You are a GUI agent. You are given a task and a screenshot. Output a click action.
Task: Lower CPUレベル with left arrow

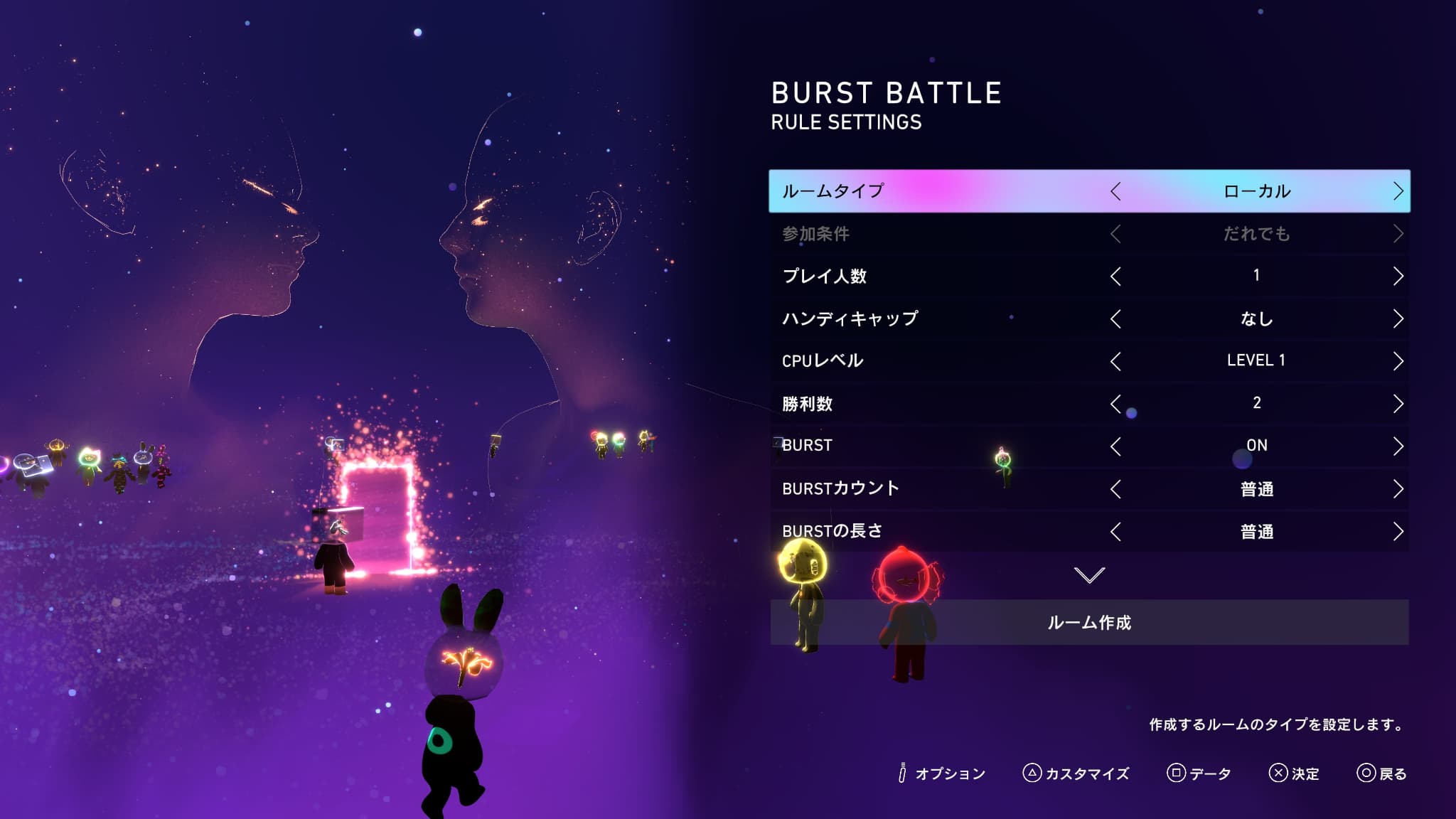coord(1115,361)
